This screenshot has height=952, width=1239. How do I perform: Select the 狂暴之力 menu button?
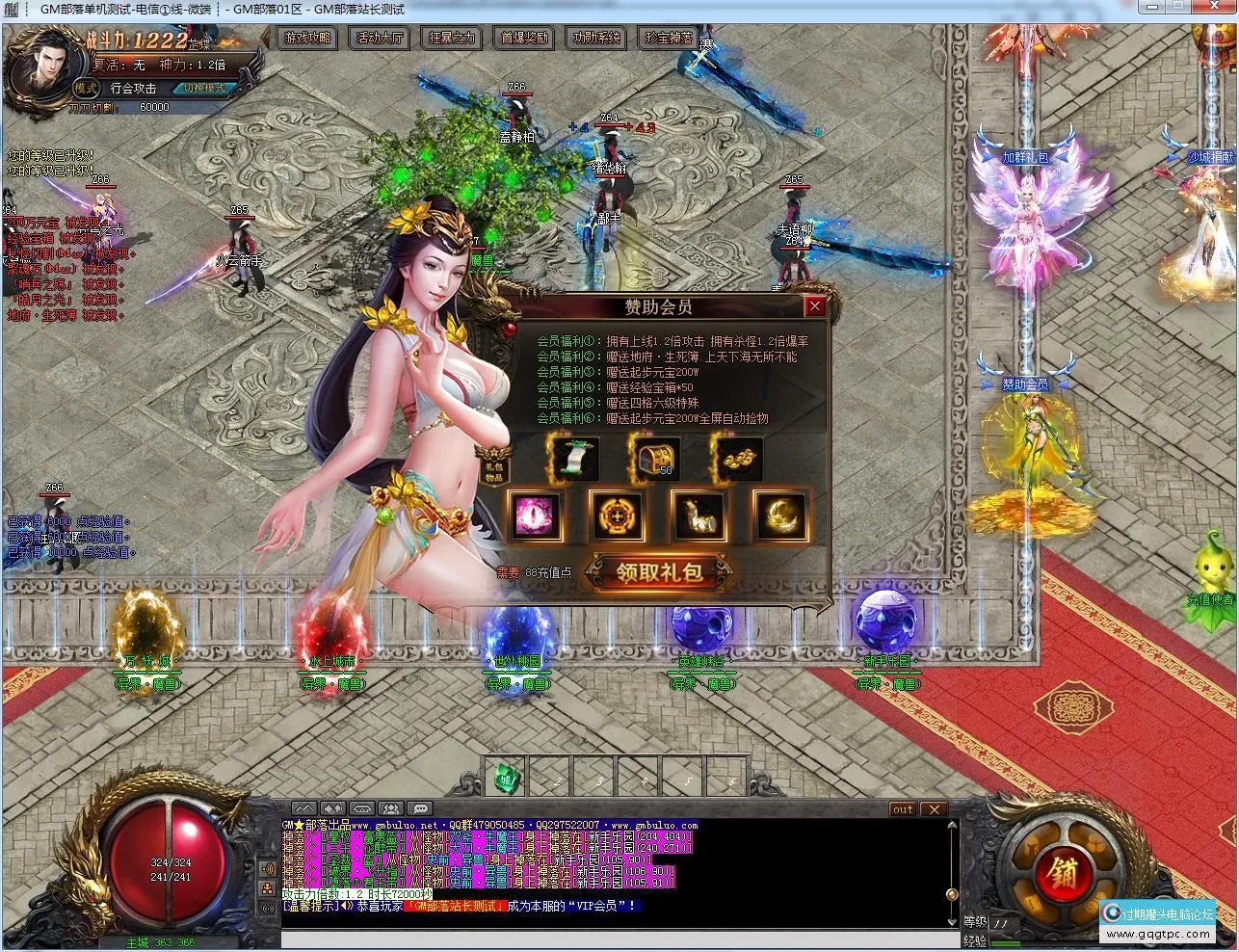point(452,39)
